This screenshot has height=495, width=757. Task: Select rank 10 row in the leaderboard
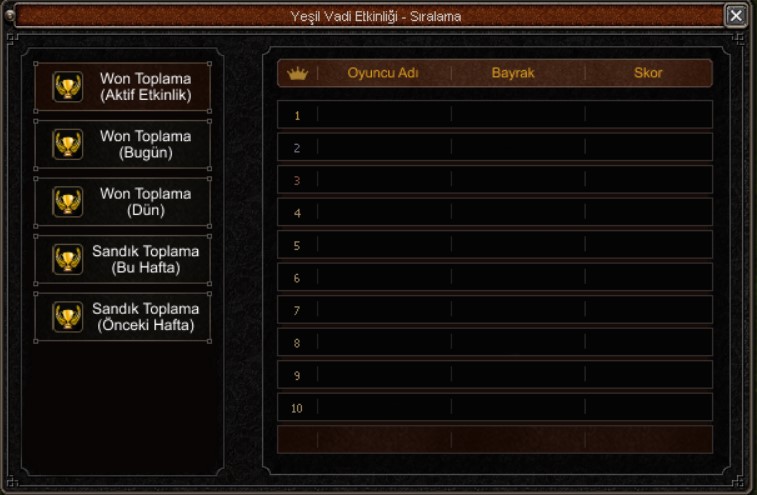pyautogui.click(x=494, y=407)
